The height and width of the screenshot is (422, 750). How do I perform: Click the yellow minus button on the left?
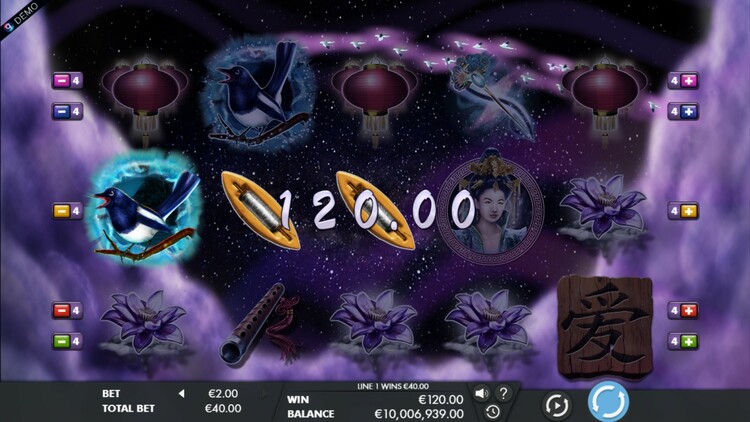(60, 211)
